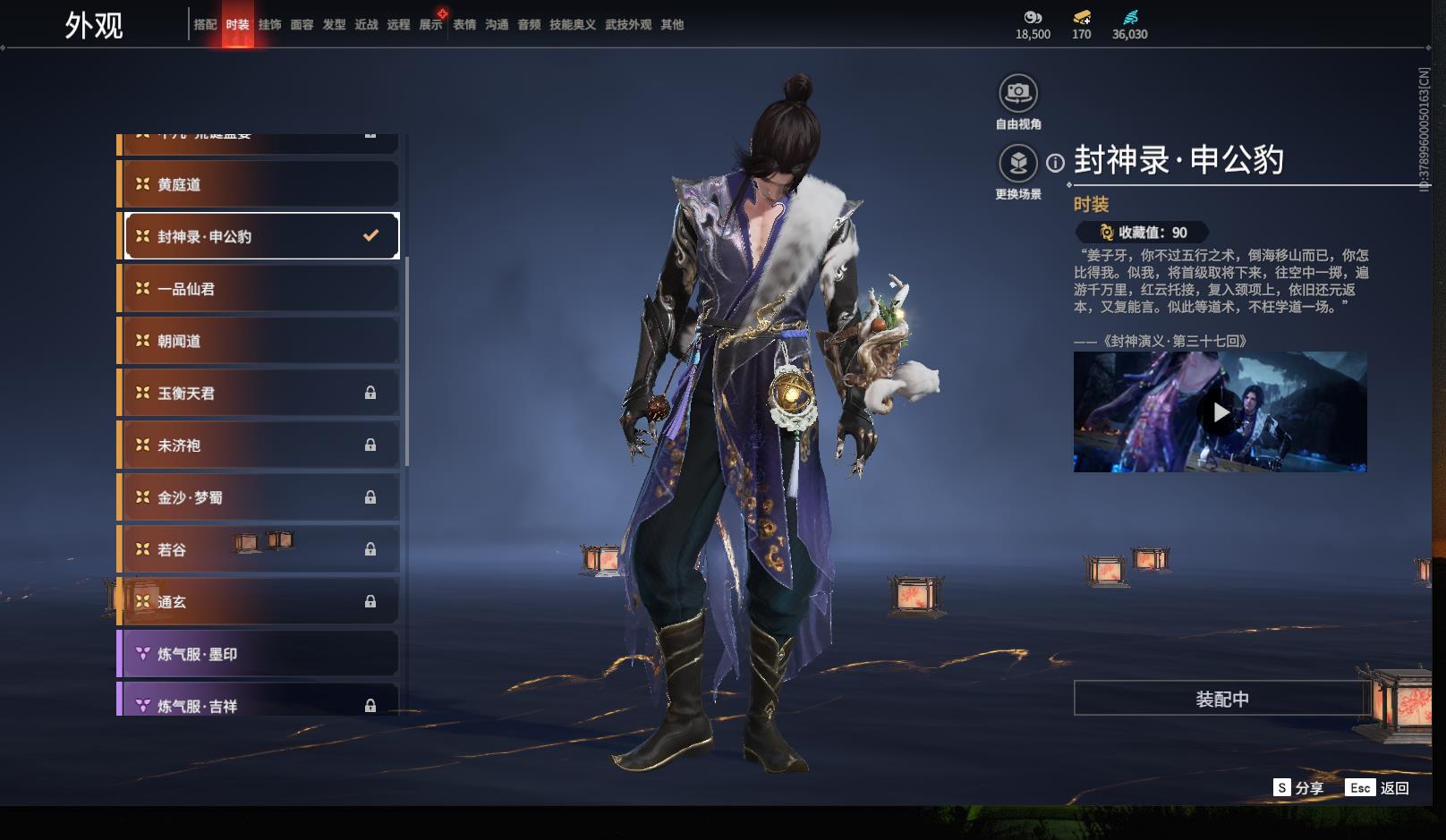Screen dimensions: 1446x840
Task: Click the 更换场景 change scene icon
Action: click(1018, 163)
